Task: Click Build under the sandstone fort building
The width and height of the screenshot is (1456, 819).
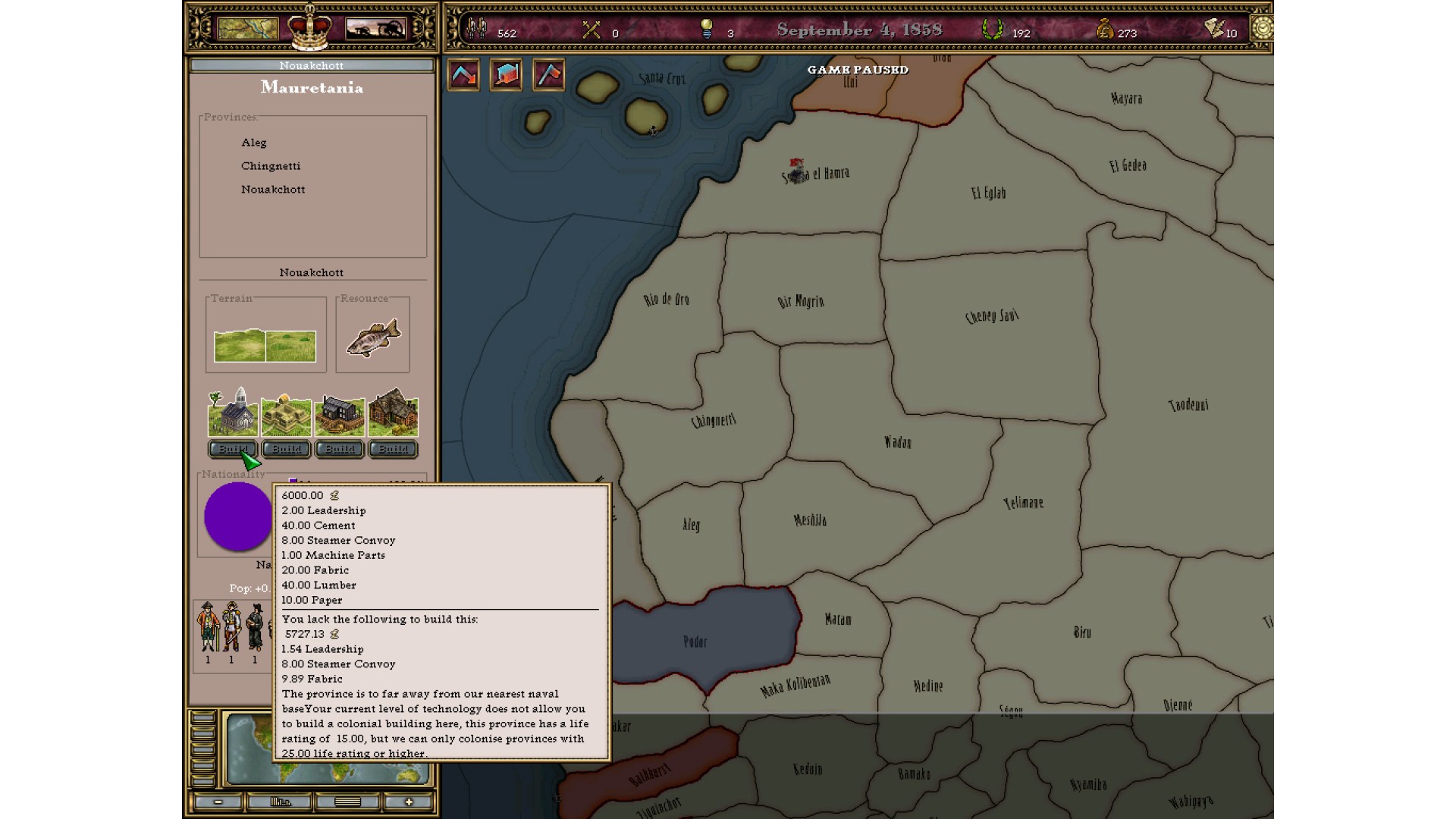Action: (x=286, y=449)
